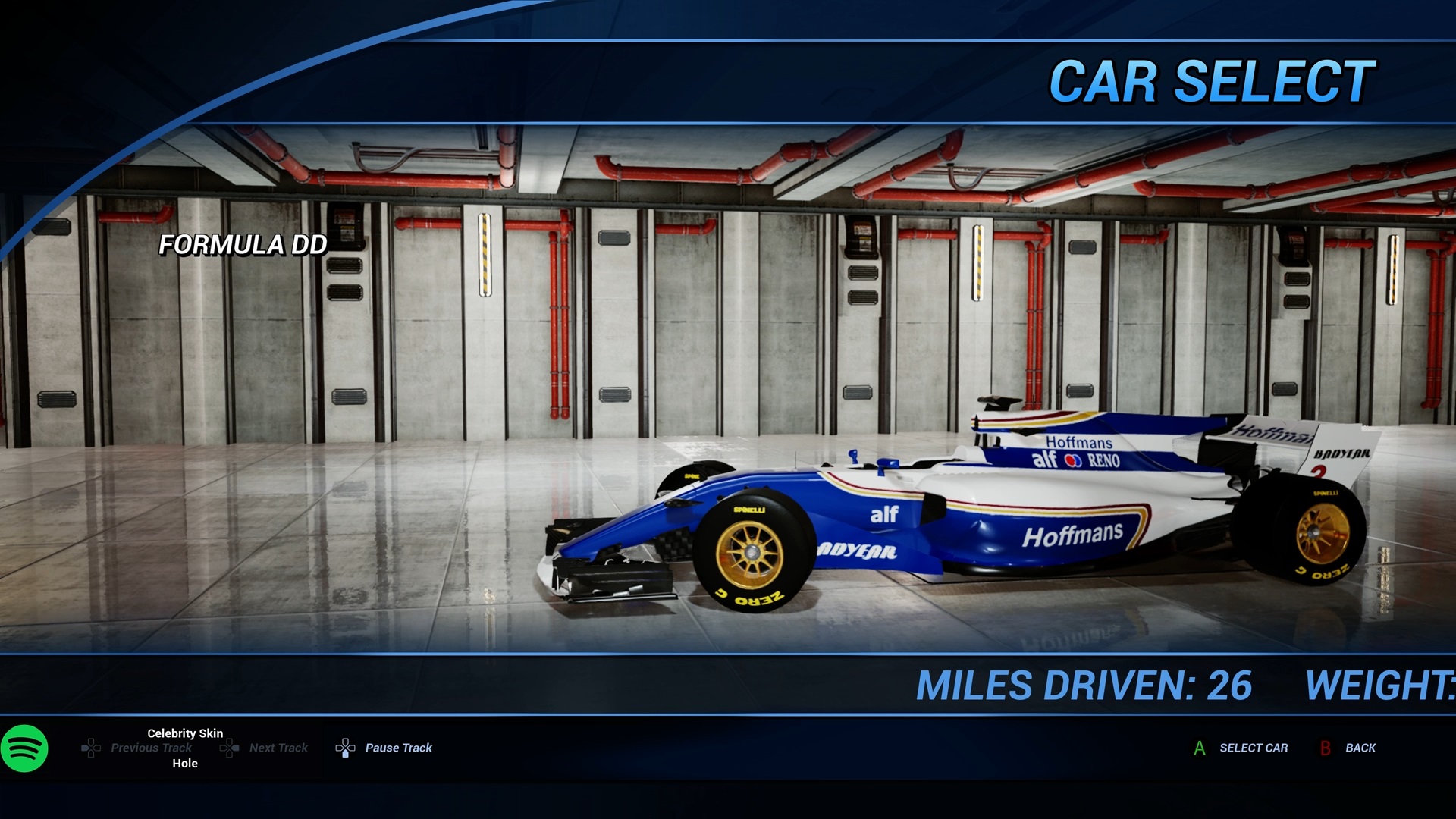Open the Spotify logo icon

(24, 748)
